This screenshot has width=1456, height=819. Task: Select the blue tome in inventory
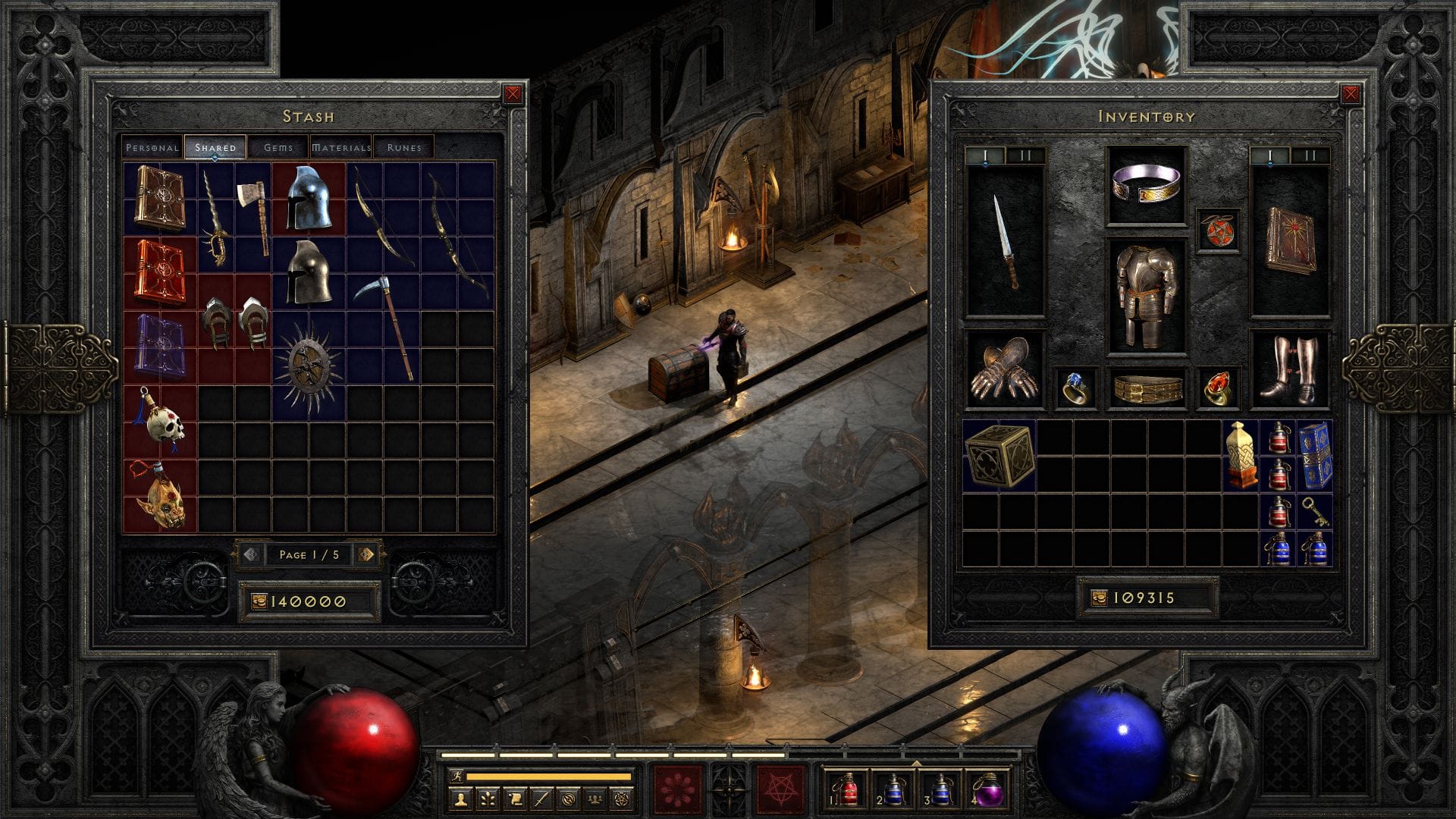click(1314, 457)
